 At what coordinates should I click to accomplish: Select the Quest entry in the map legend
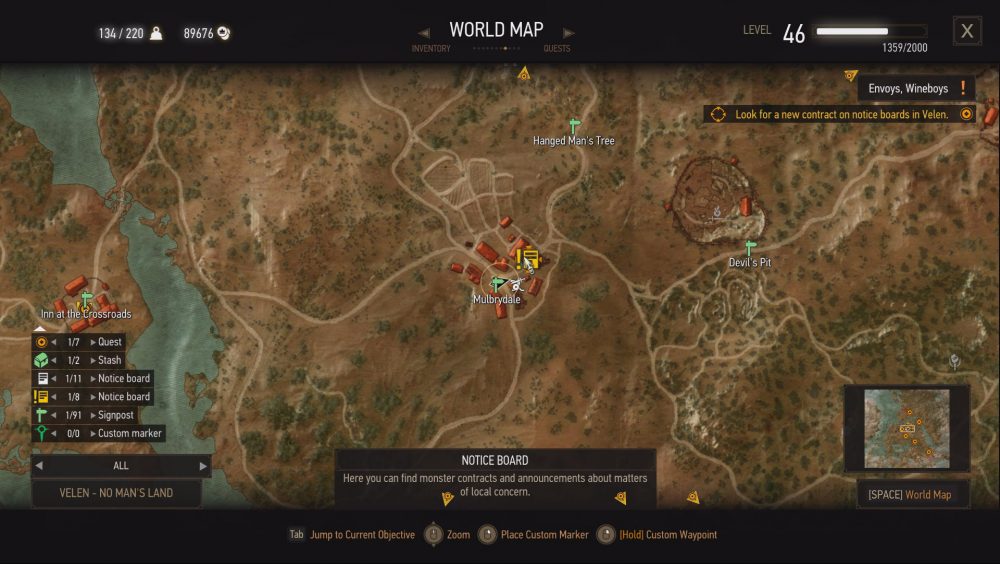tap(109, 342)
